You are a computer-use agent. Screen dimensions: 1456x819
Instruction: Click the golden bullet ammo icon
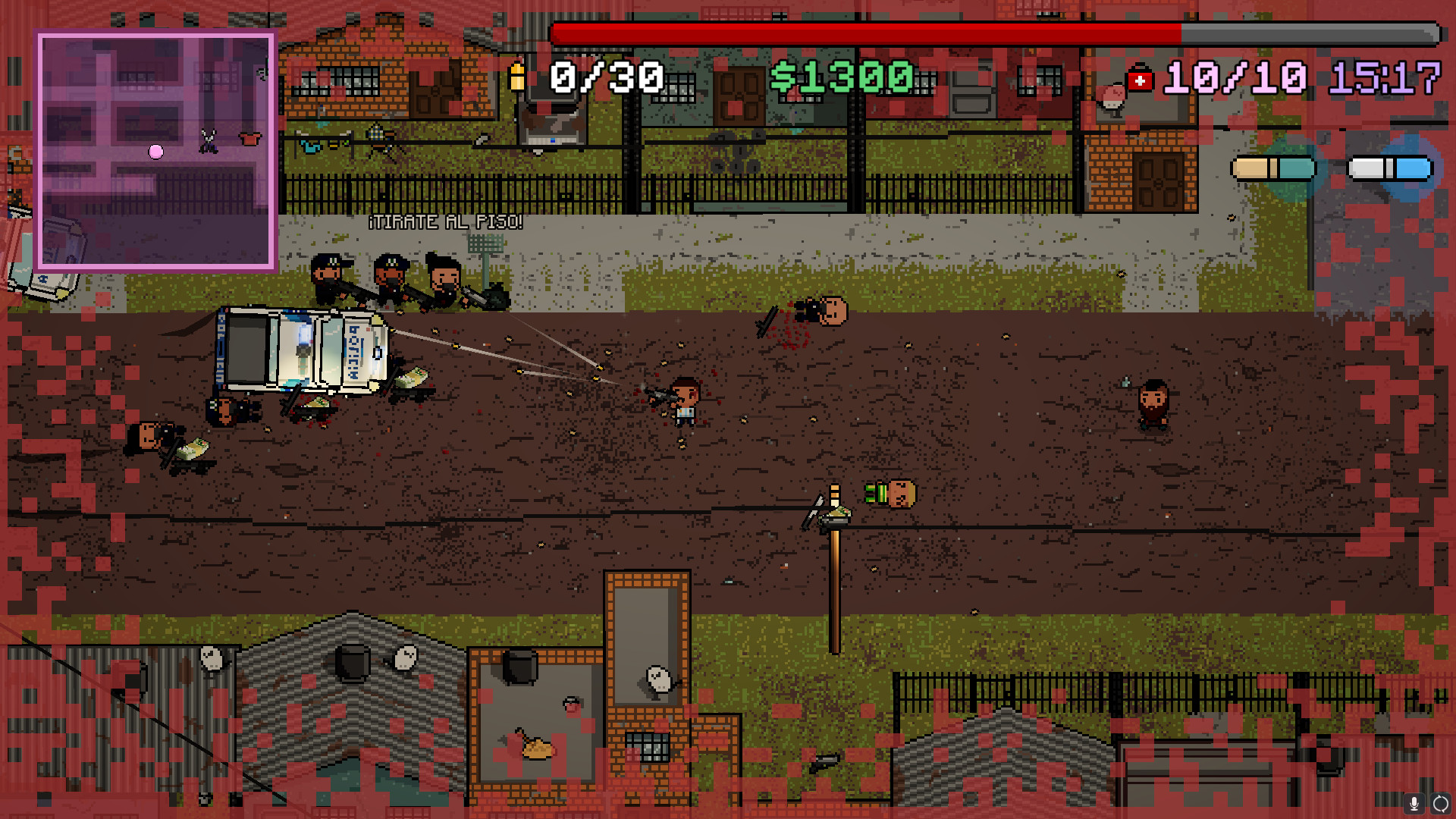[518, 75]
